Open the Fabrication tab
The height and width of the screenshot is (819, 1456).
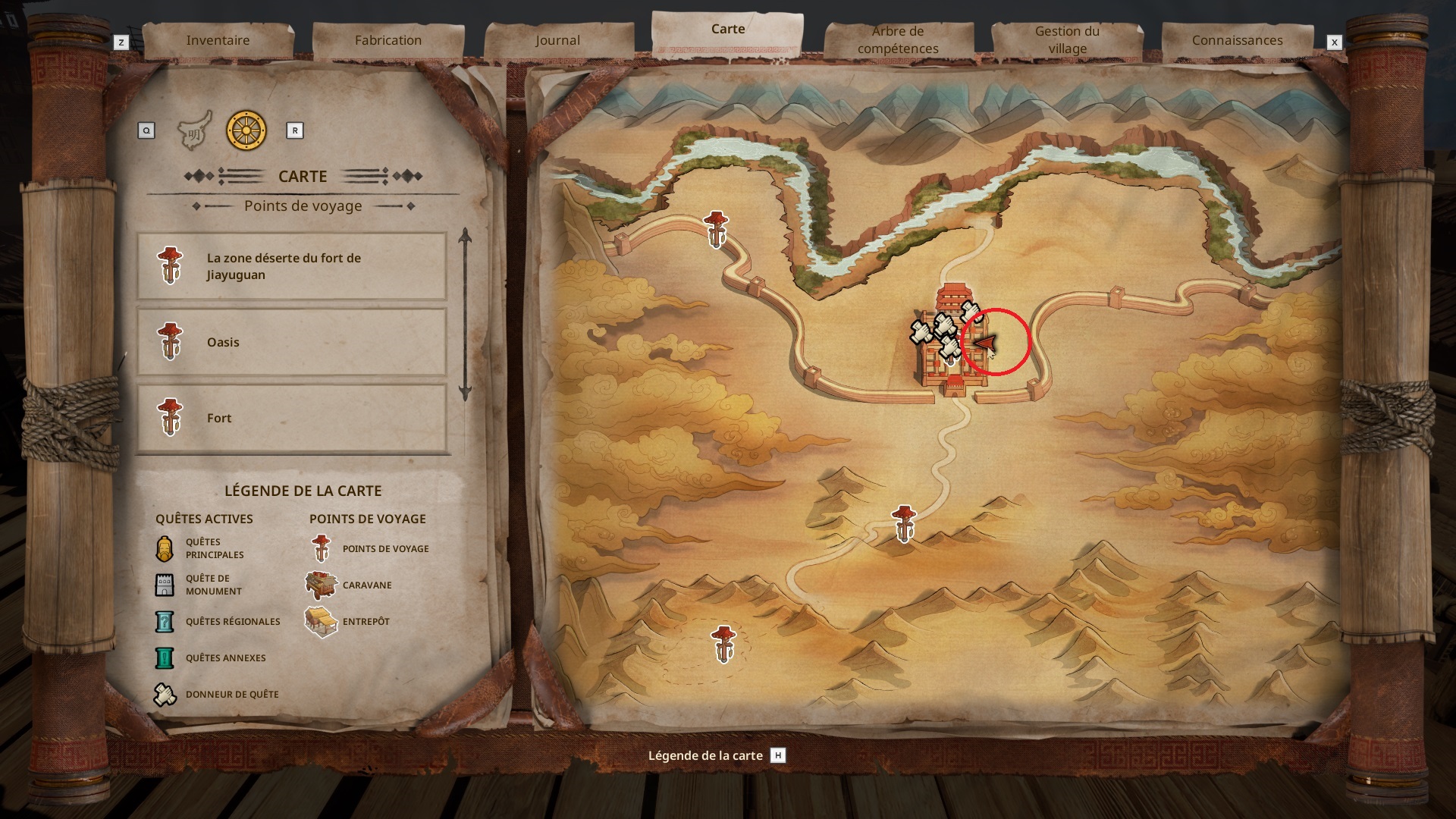(x=388, y=40)
